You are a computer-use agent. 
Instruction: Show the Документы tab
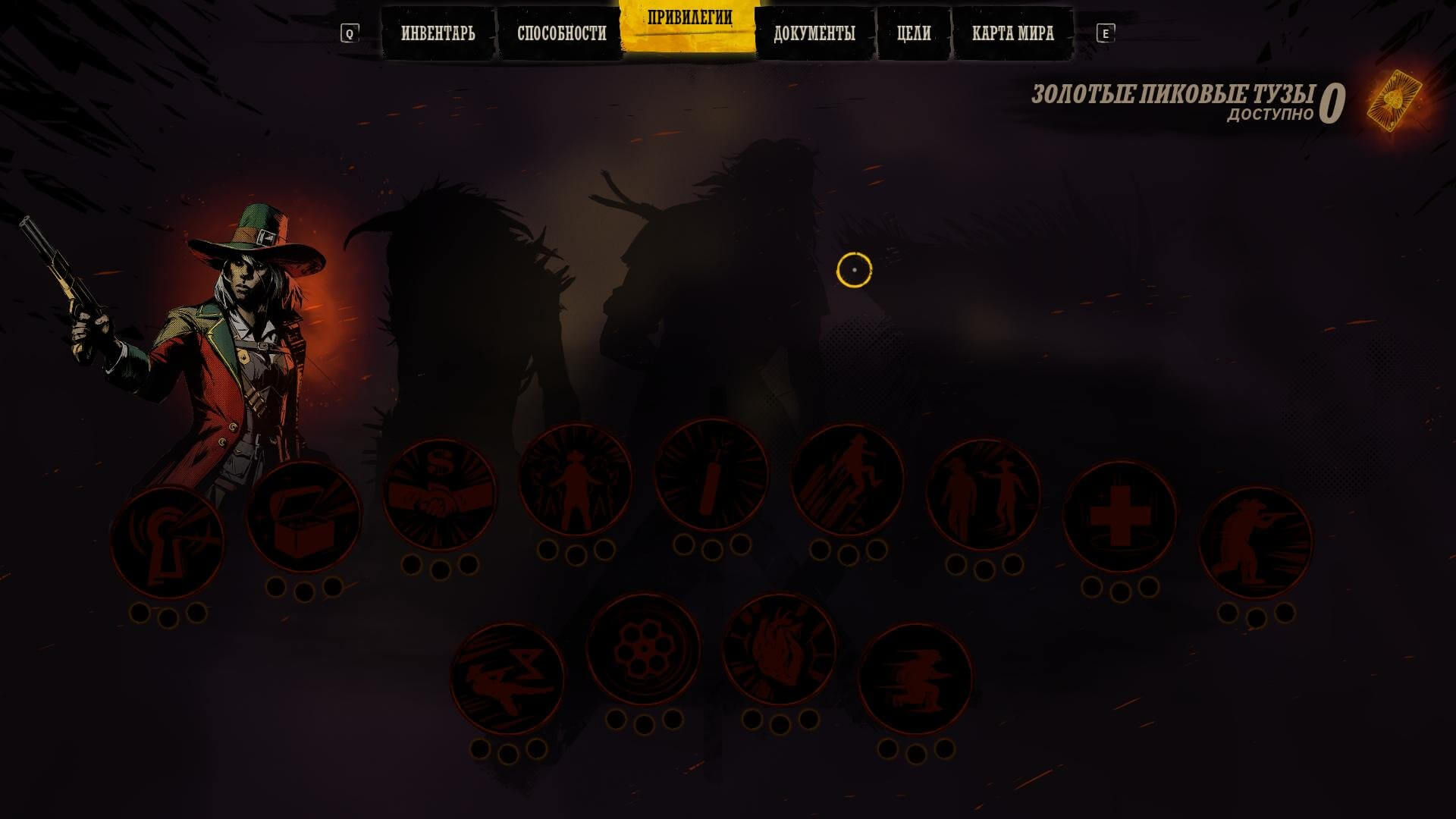tap(814, 33)
